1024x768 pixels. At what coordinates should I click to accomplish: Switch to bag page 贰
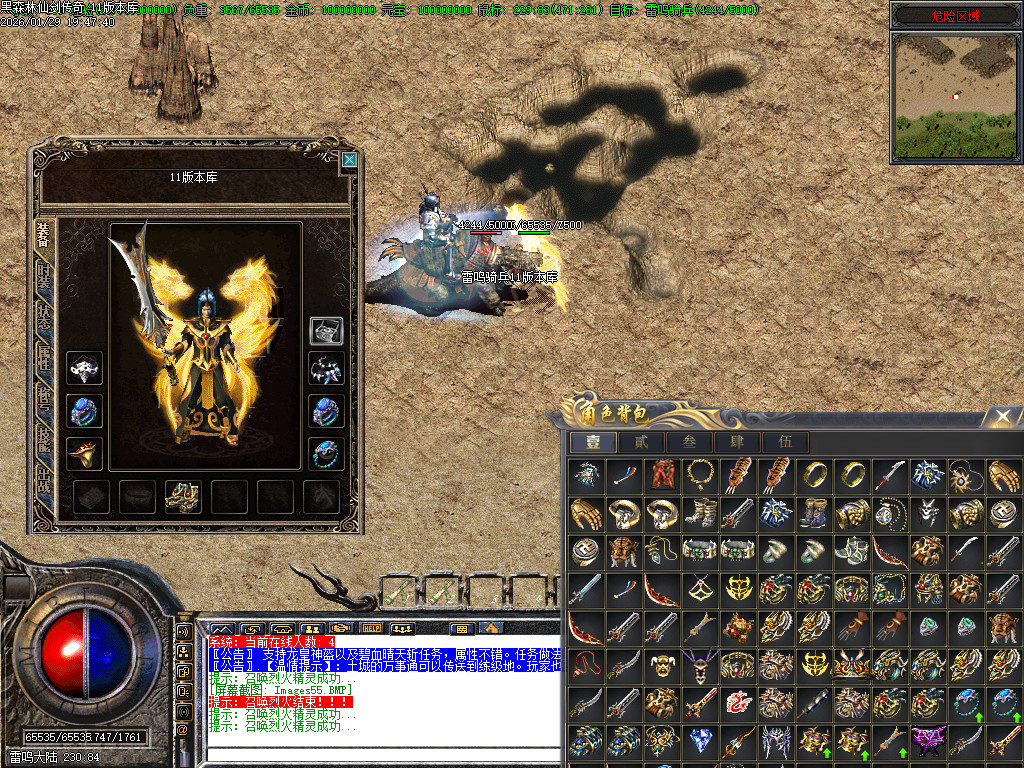click(640, 442)
